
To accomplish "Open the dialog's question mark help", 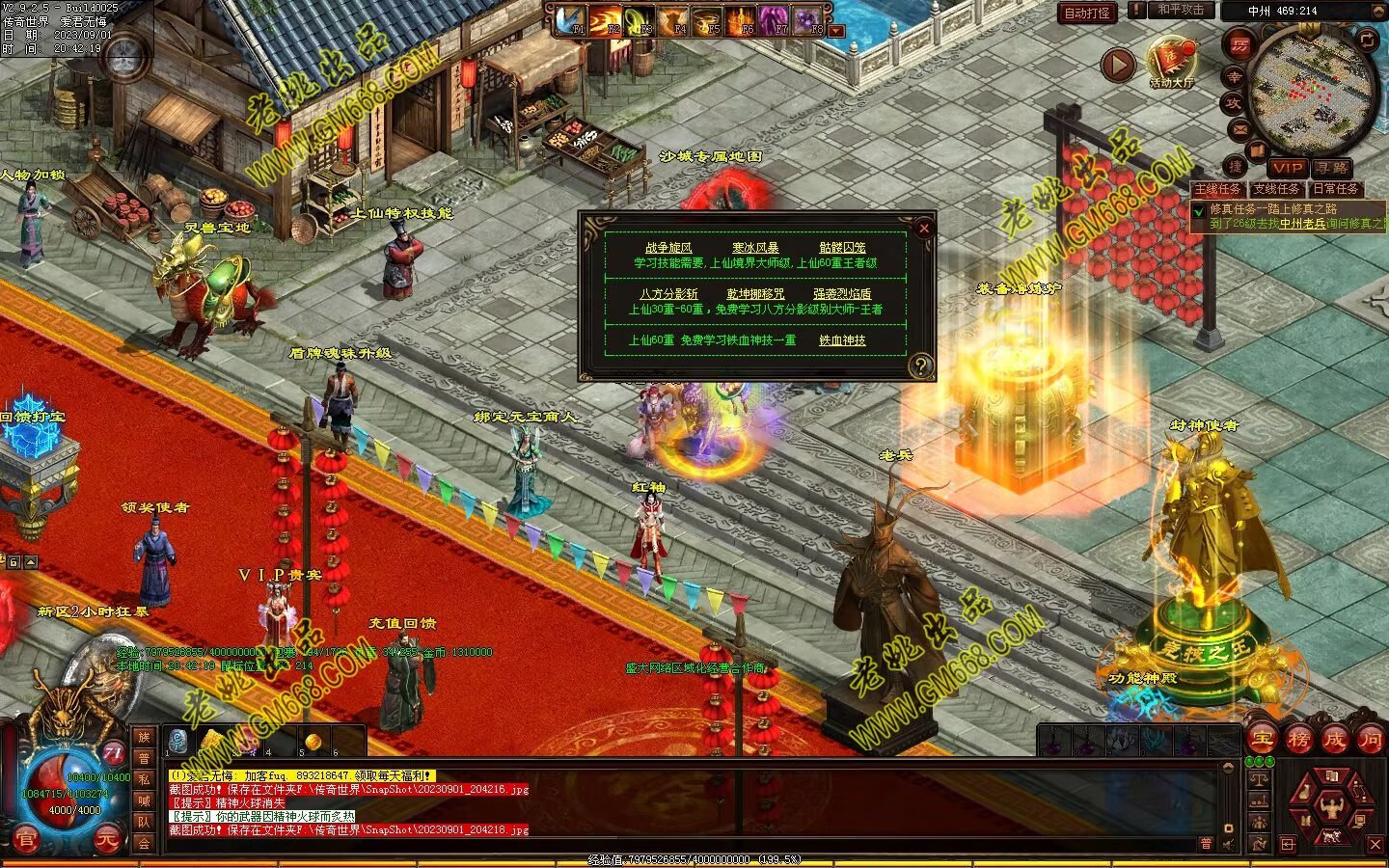I will (920, 366).
